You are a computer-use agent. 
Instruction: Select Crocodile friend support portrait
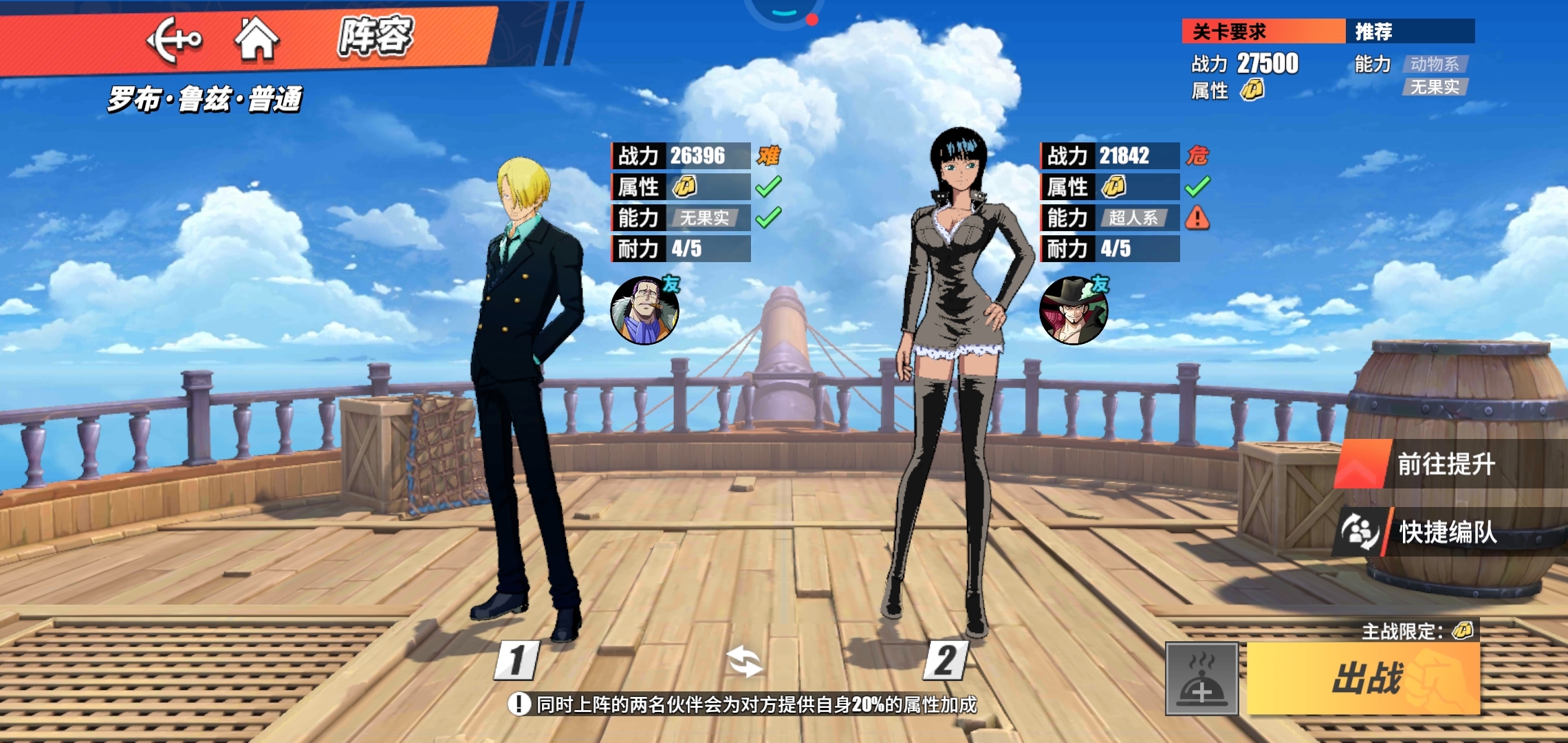pos(644,310)
